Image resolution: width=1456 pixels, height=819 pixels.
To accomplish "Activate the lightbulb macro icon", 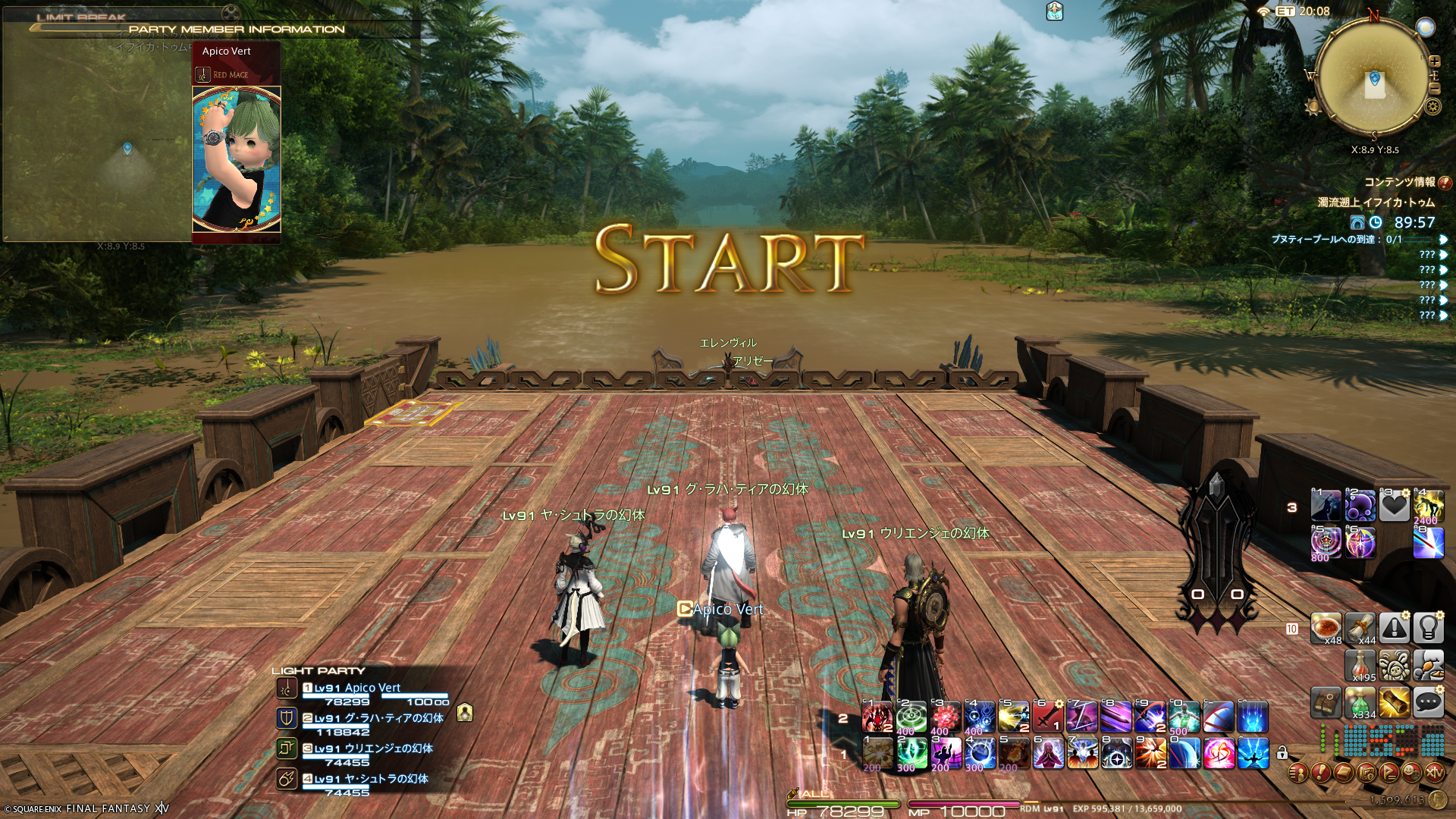I will [x=1428, y=628].
